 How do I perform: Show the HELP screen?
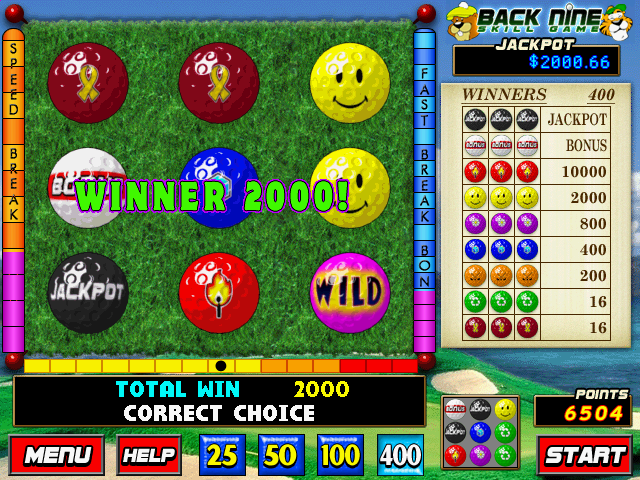tap(149, 455)
